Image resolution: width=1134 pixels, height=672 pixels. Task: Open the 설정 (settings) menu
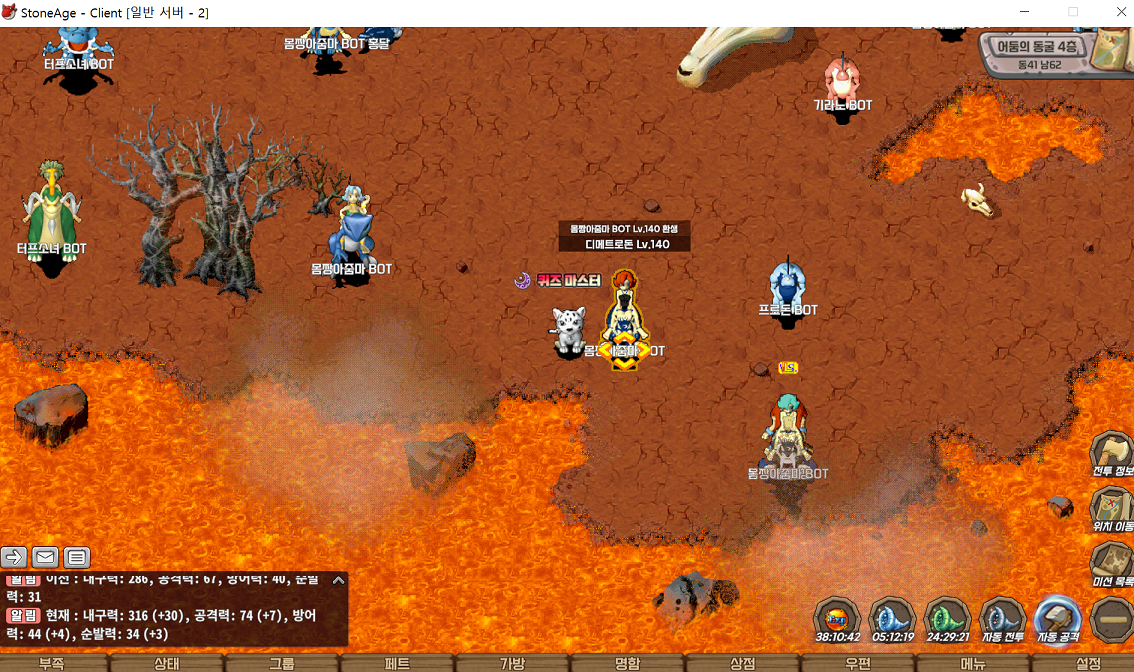(x=1087, y=663)
